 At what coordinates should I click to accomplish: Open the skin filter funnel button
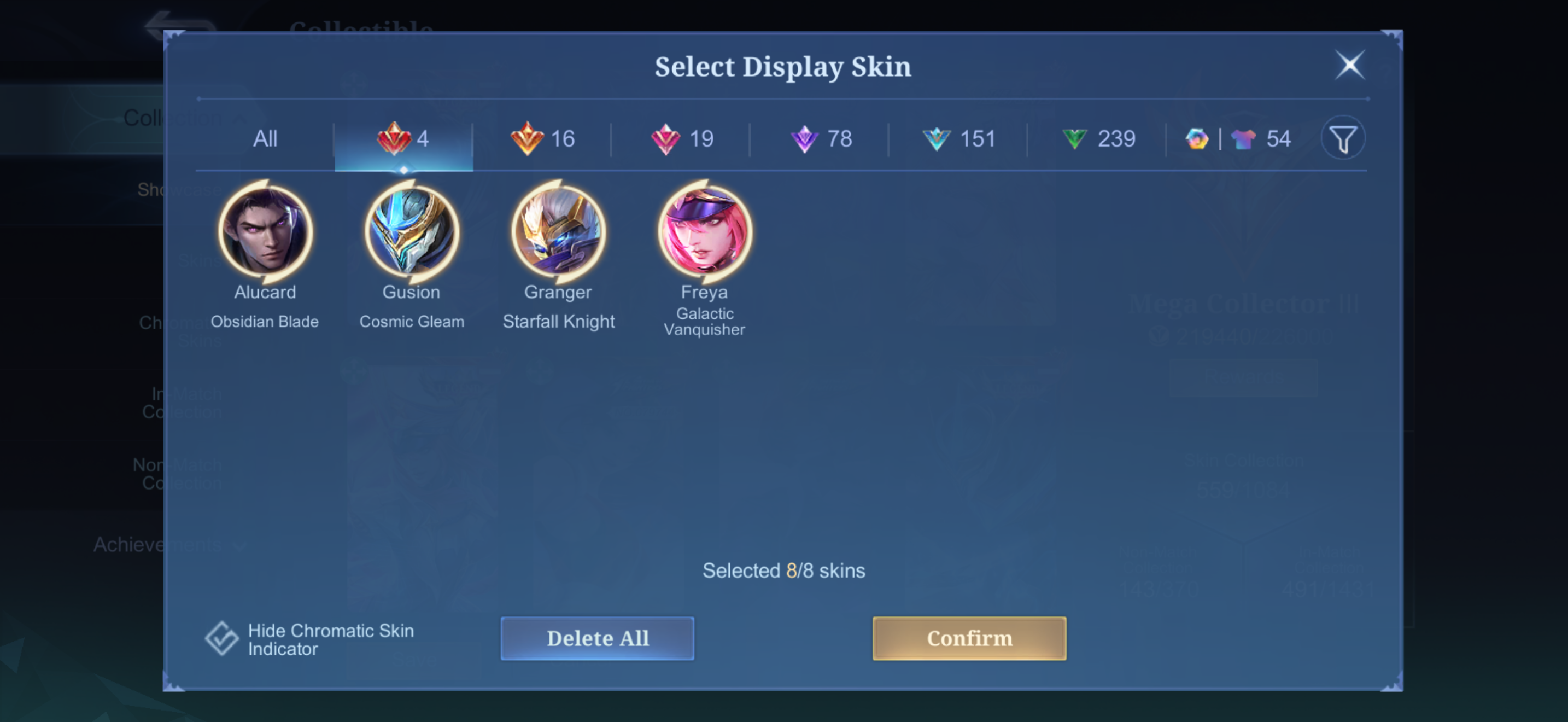1343,139
